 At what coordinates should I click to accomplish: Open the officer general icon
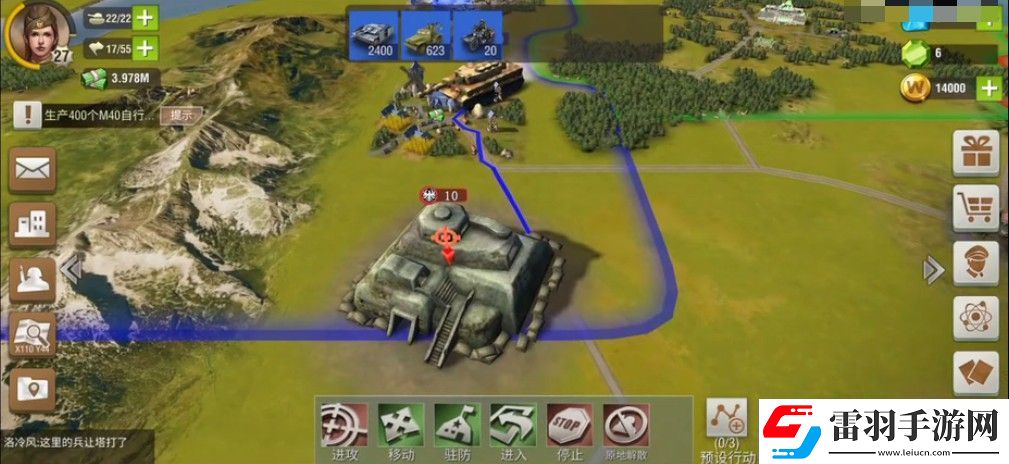coord(976,263)
